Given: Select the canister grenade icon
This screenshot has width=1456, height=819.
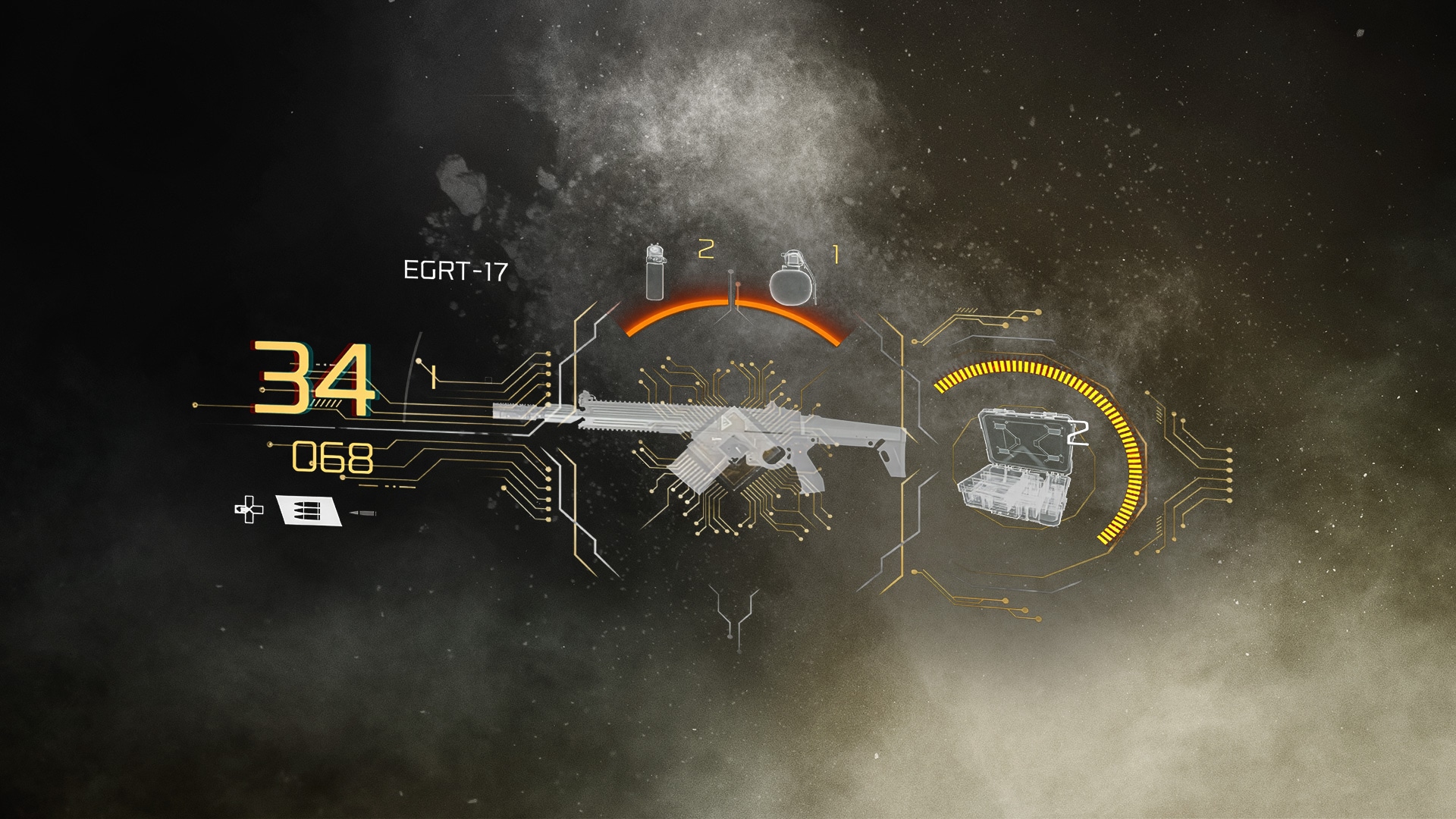Looking at the screenshot, I should 654,272.
